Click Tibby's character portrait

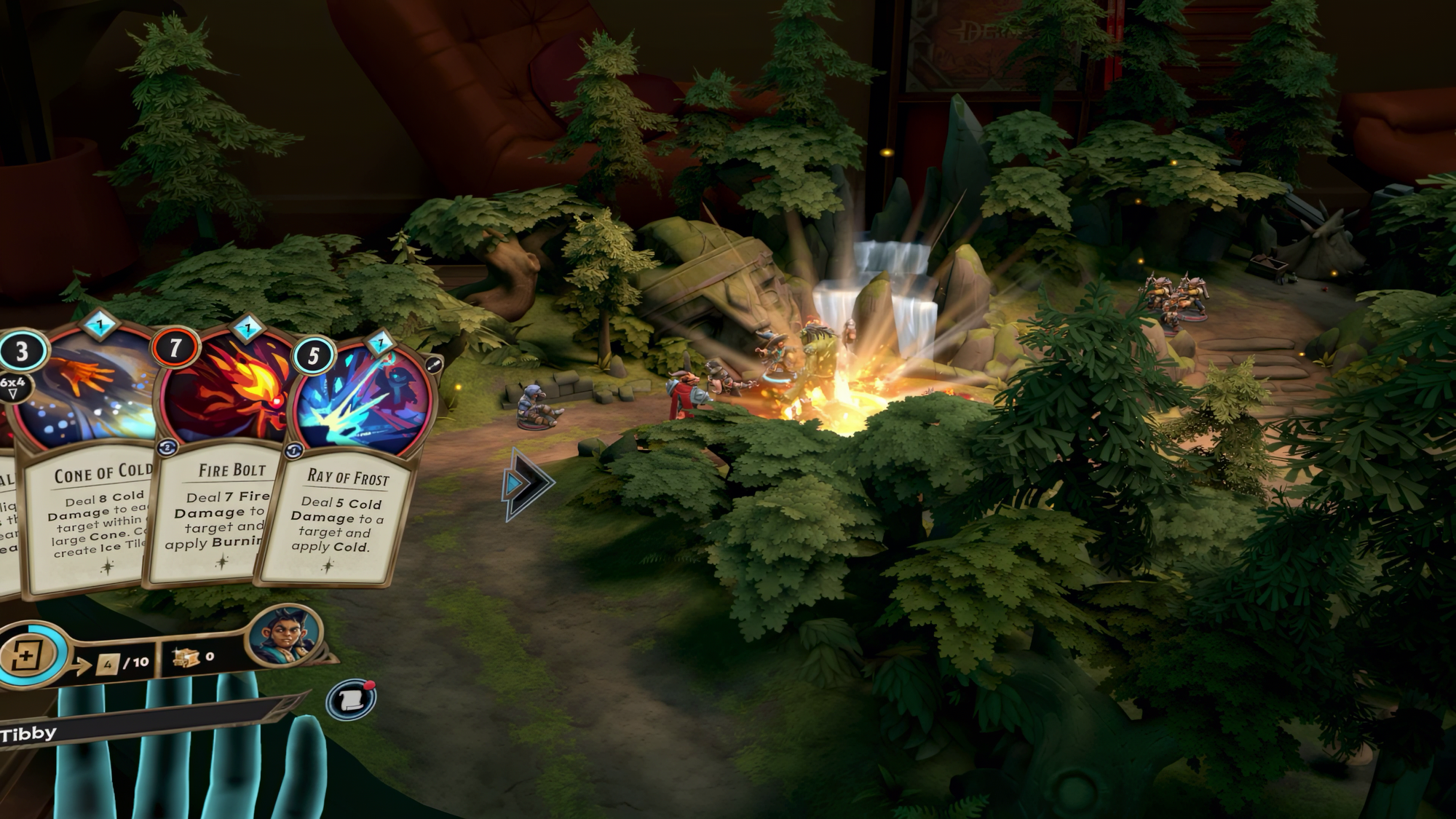pos(286,636)
